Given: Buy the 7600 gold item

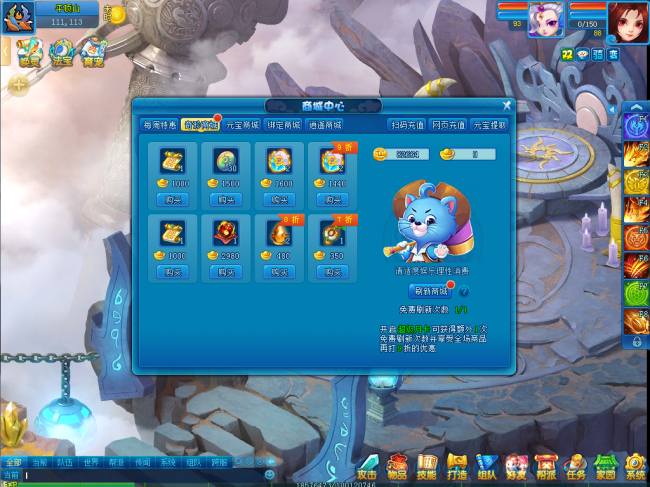Looking at the screenshot, I should pos(279,200).
